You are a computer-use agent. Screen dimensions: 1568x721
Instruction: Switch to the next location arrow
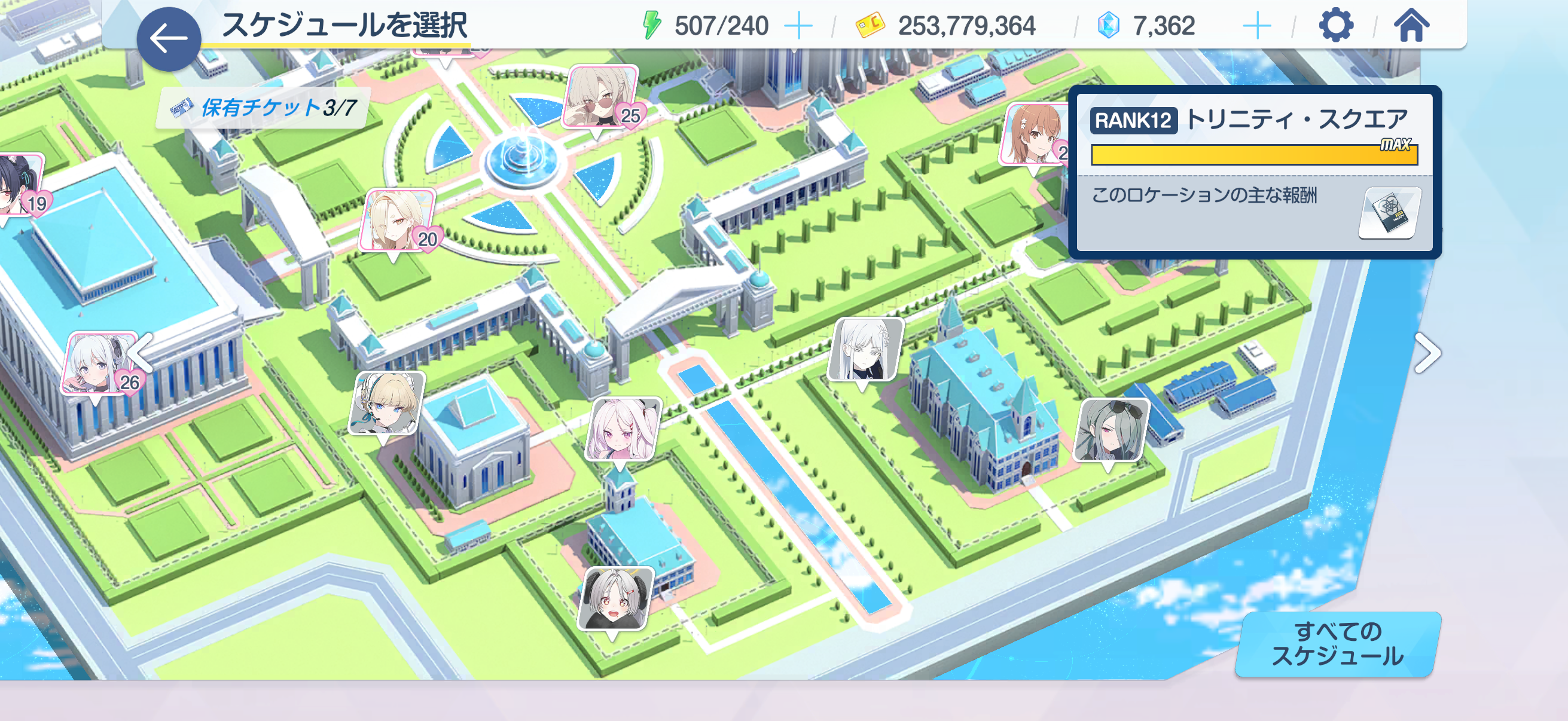pyautogui.click(x=1427, y=353)
